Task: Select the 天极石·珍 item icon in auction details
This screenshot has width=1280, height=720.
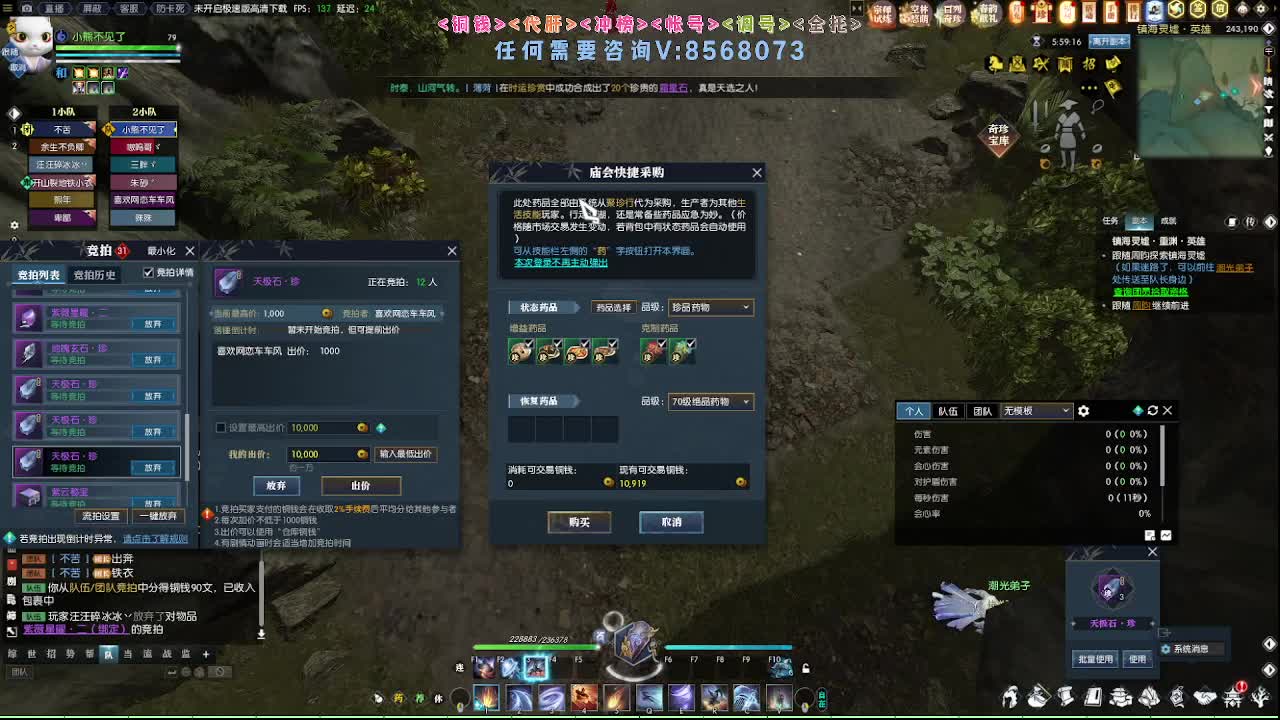Action: click(x=229, y=282)
